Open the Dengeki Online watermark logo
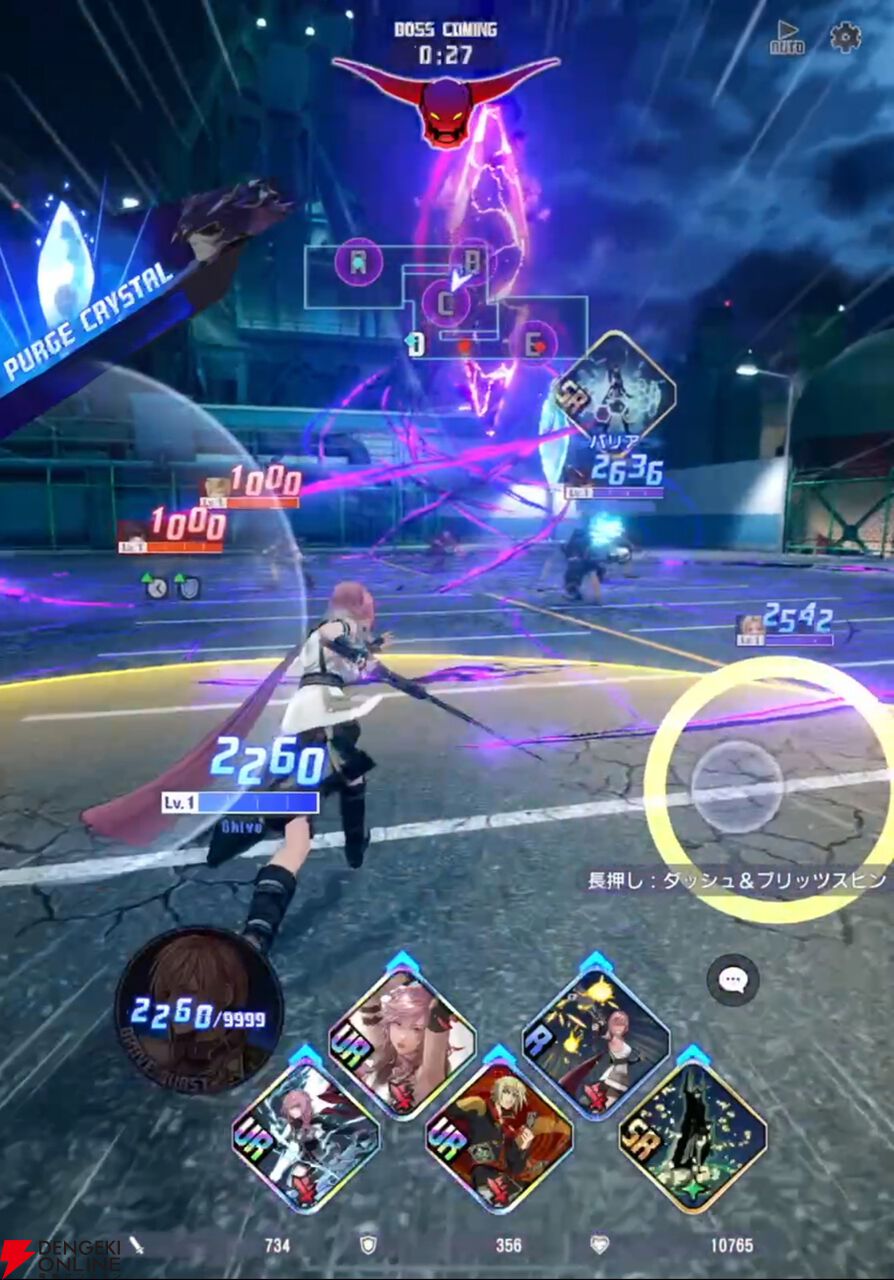 click(62, 1257)
